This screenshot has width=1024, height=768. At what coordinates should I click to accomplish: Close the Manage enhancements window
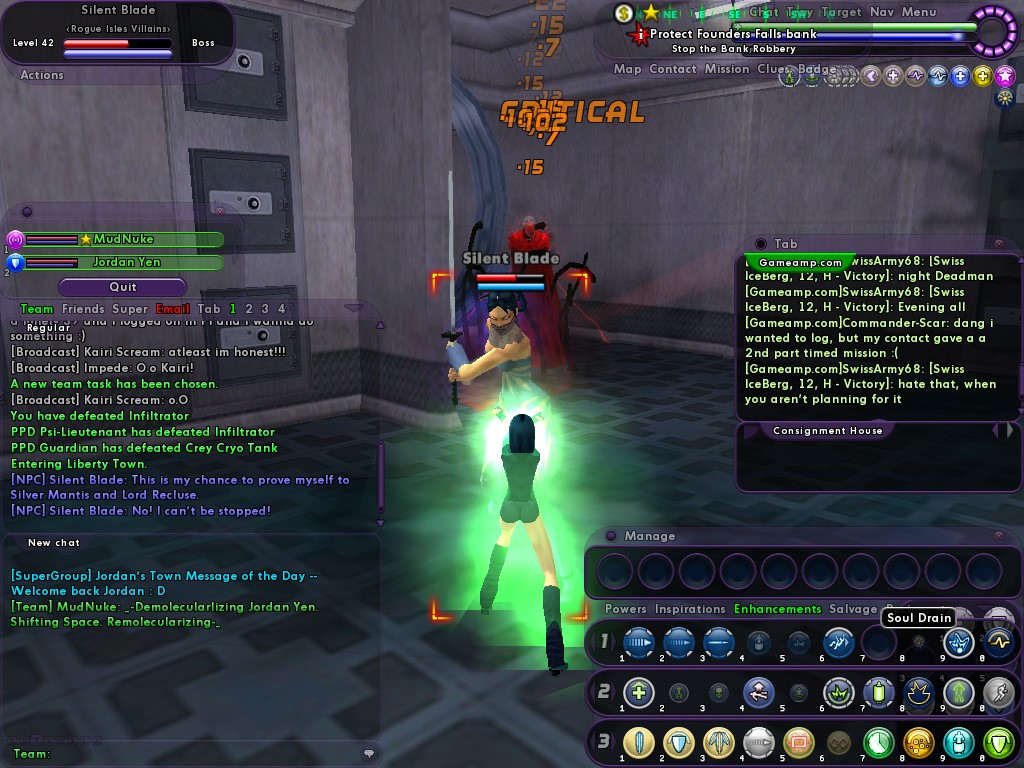[x=998, y=536]
